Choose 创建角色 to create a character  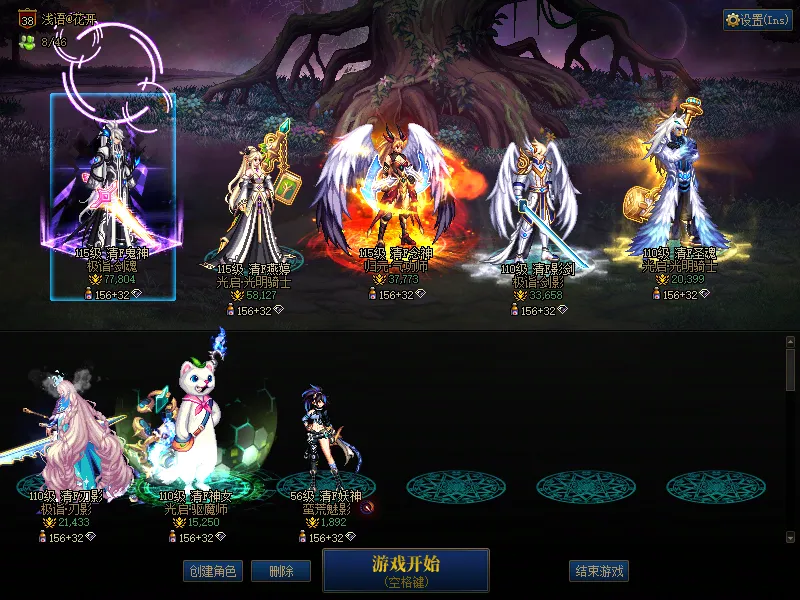tap(212, 571)
